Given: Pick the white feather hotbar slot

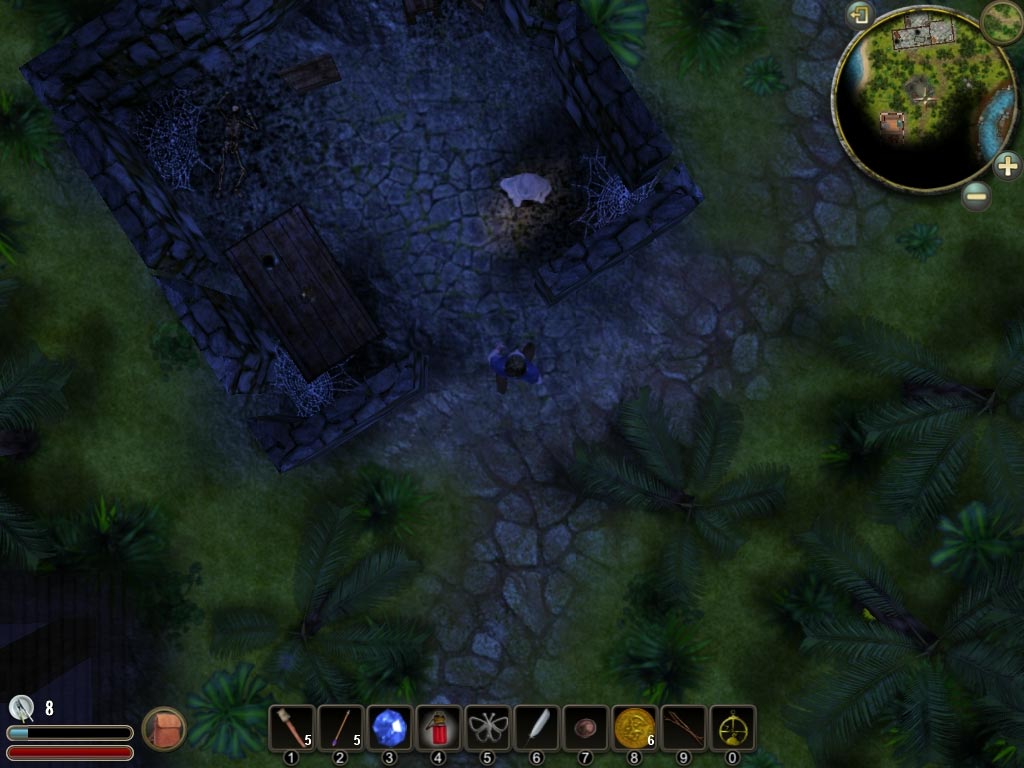Looking at the screenshot, I should [536, 727].
